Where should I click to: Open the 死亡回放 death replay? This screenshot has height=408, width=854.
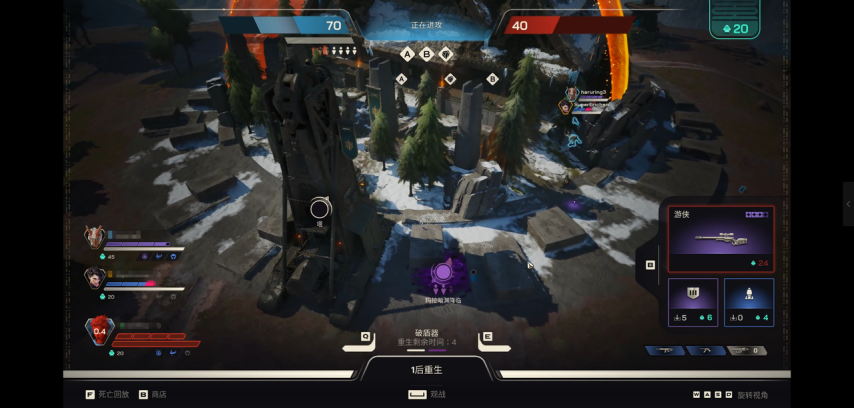pos(108,394)
